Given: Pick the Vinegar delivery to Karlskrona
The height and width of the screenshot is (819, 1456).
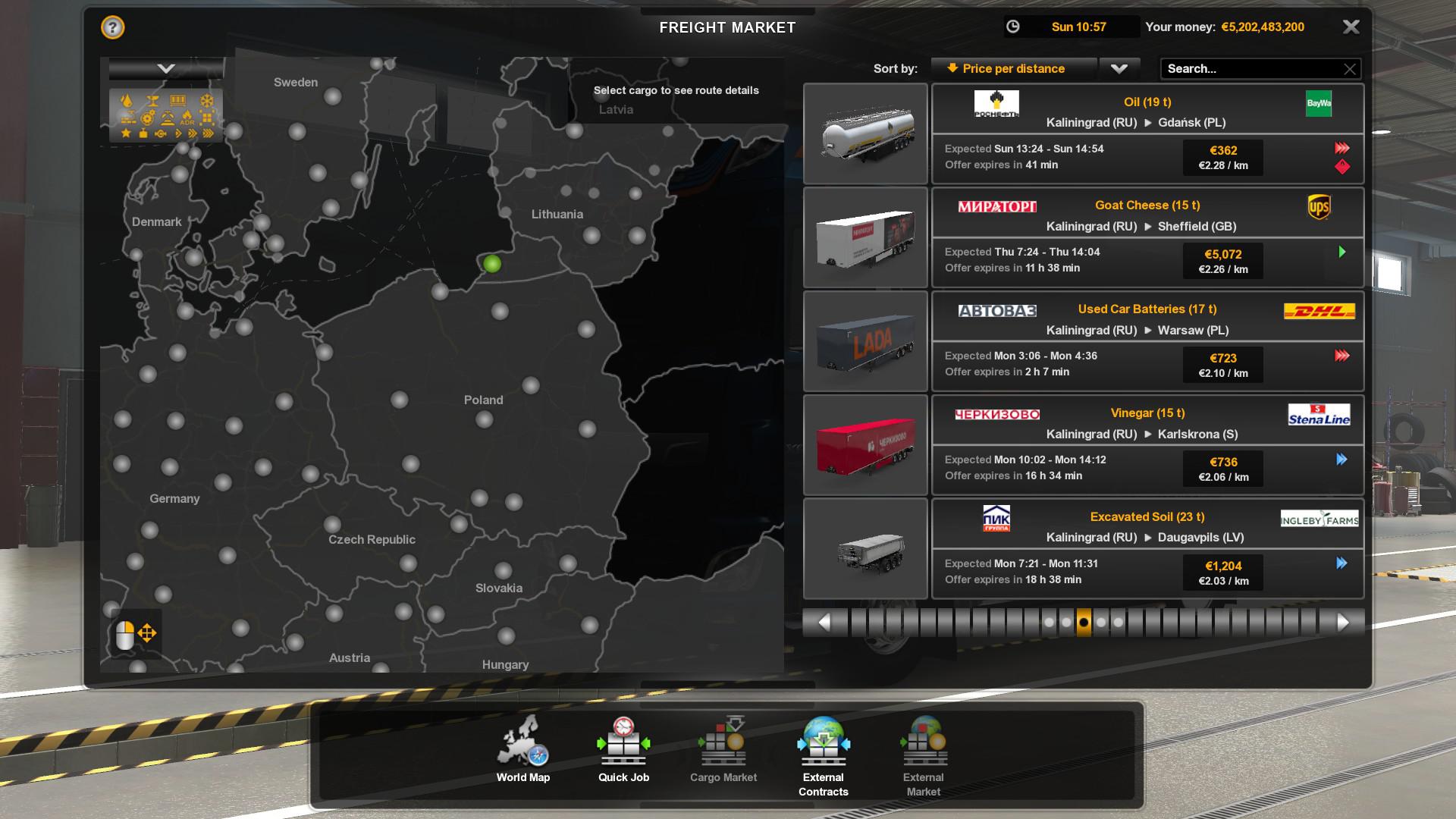Looking at the screenshot, I should pos(1147,445).
